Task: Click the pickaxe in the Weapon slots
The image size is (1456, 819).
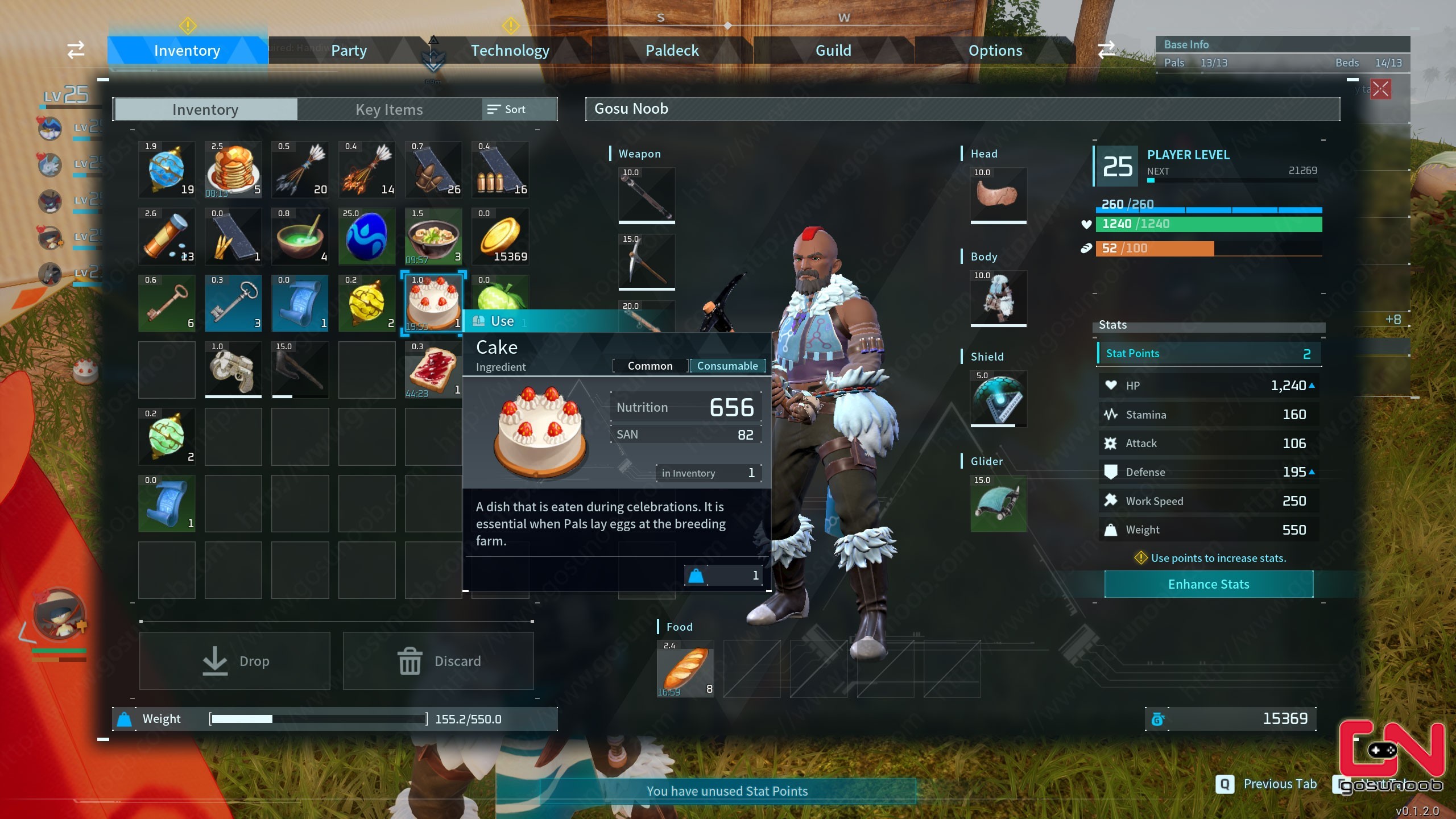Action: [646, 262]
